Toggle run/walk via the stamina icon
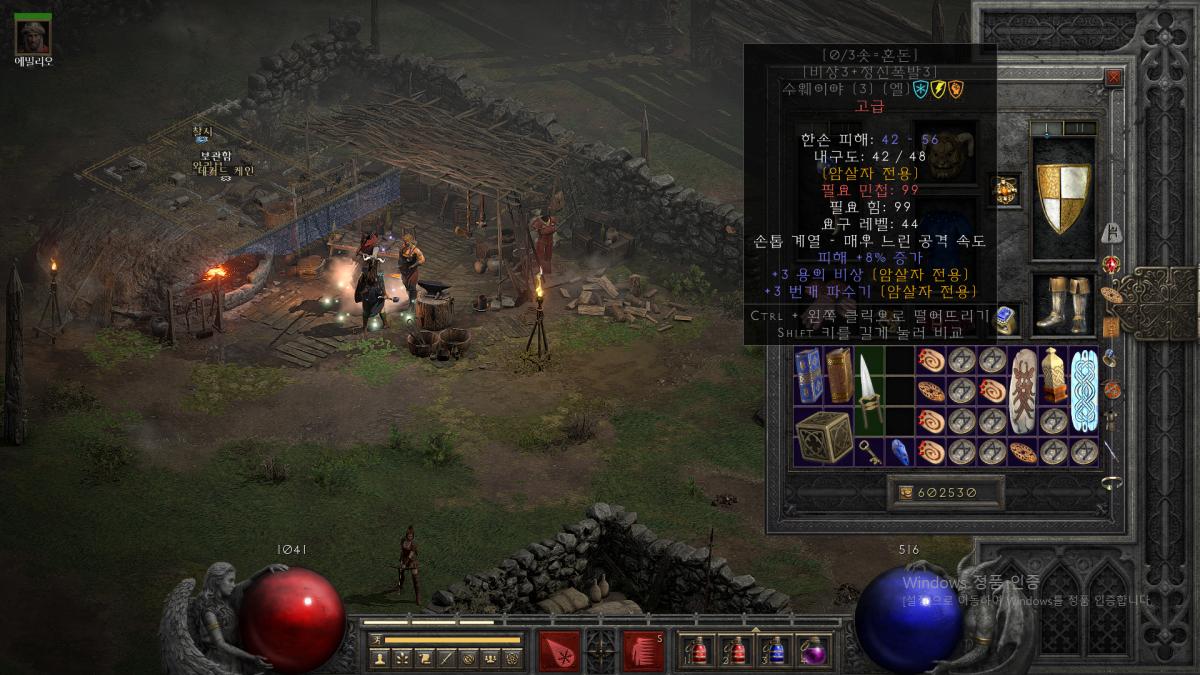The image size is (1200, 675). (376, 639)
